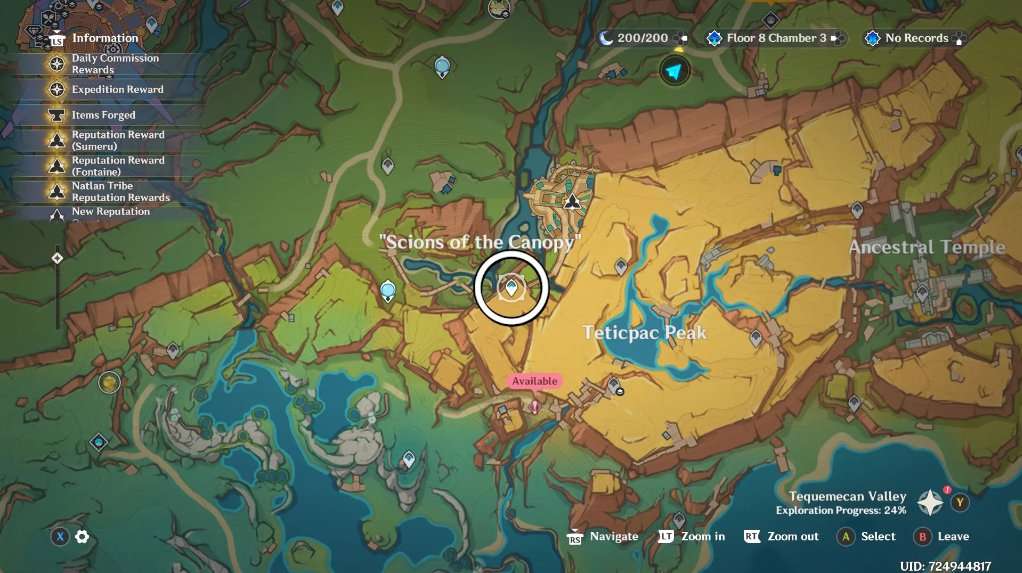1022x573 pixels.
Task: Open map settings gear icon
Action: 82,537
